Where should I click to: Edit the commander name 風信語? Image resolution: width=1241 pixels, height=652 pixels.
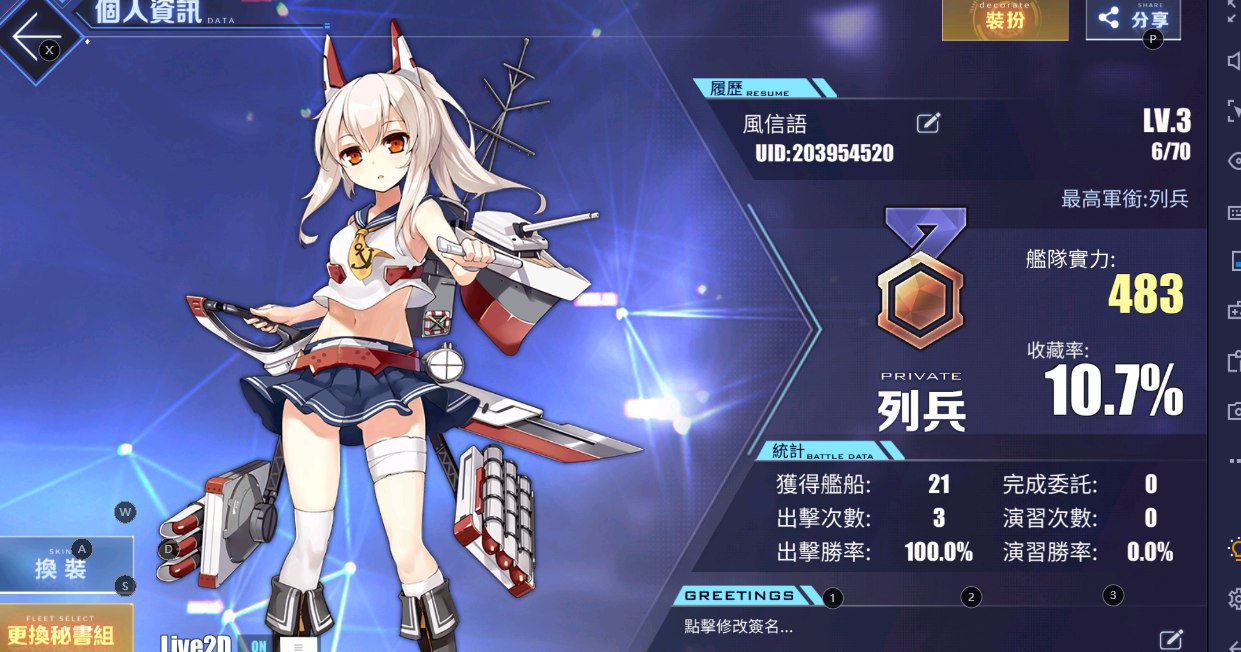click(x=928, y=124)
